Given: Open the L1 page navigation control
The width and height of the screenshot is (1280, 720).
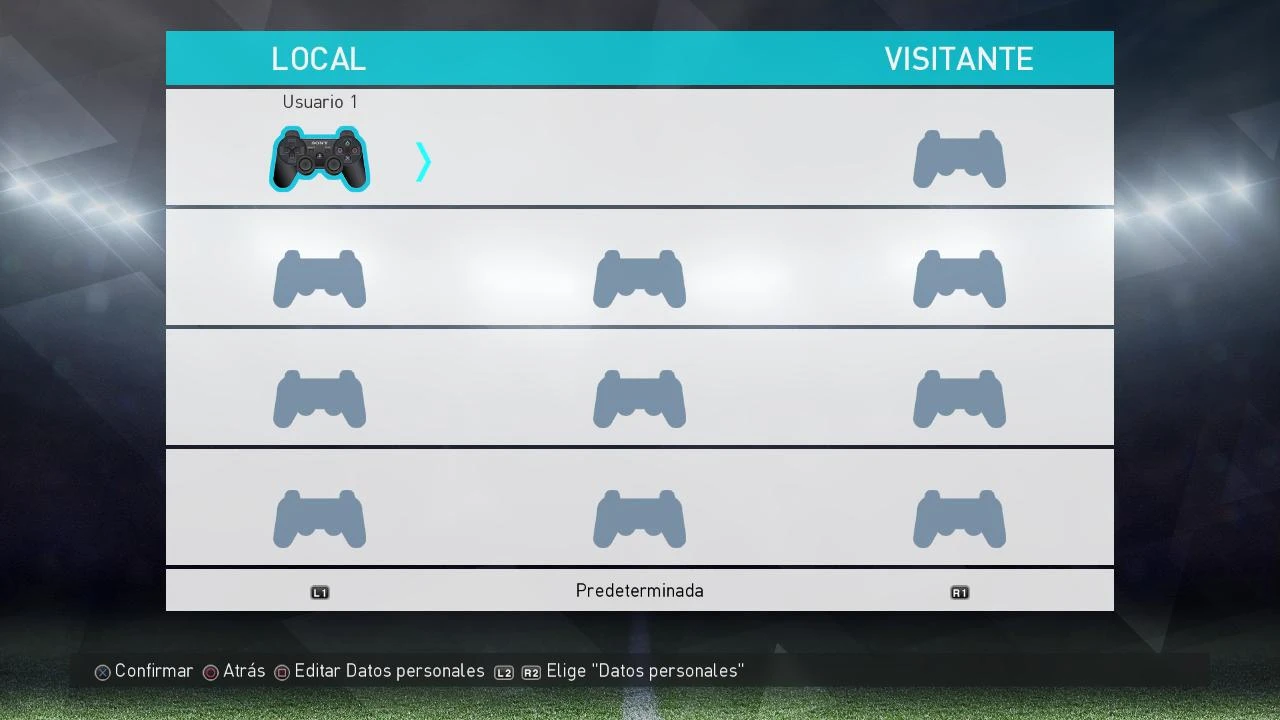Looking at the screenshot, I should [320, 591].
